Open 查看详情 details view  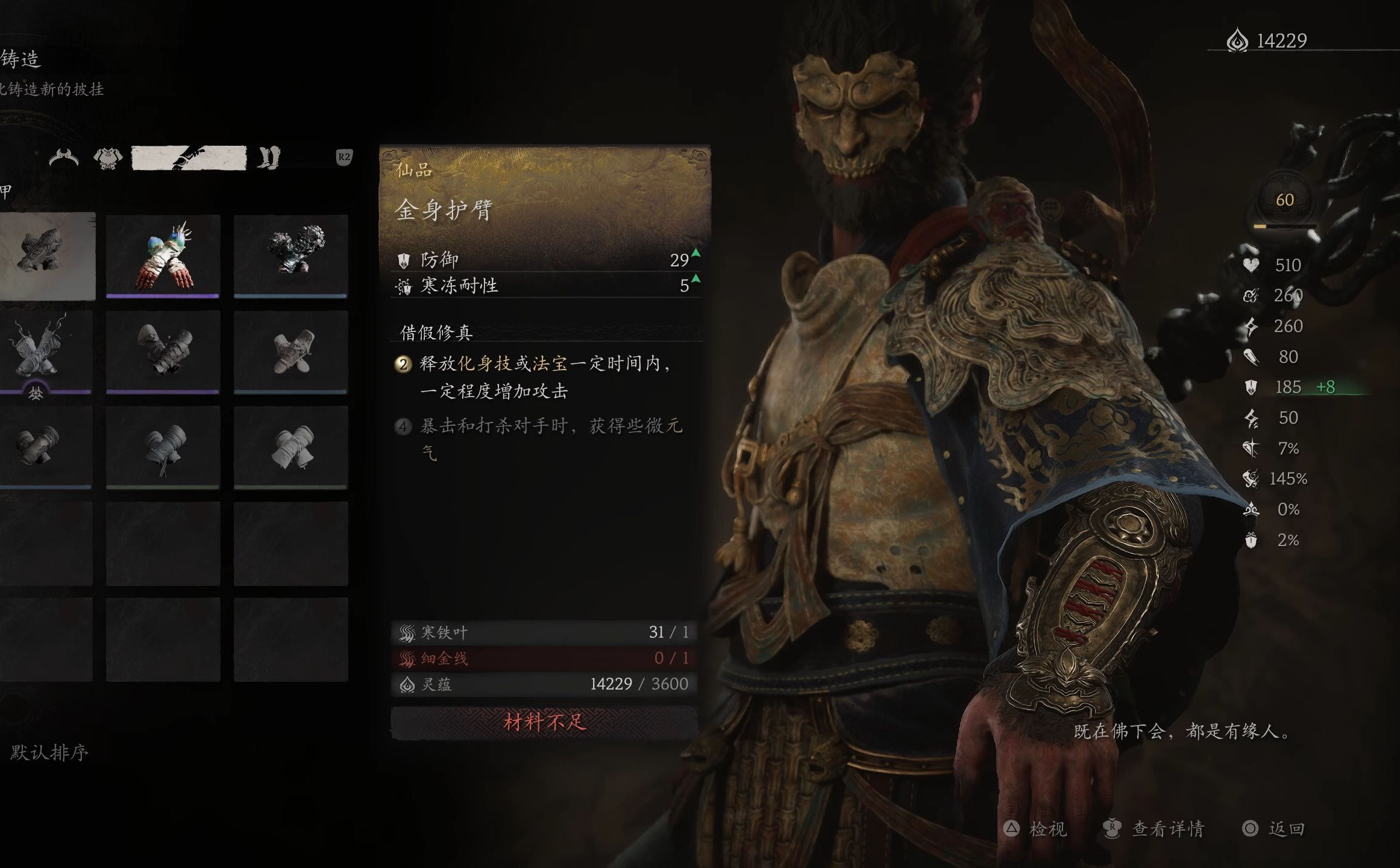point(1154,829)
